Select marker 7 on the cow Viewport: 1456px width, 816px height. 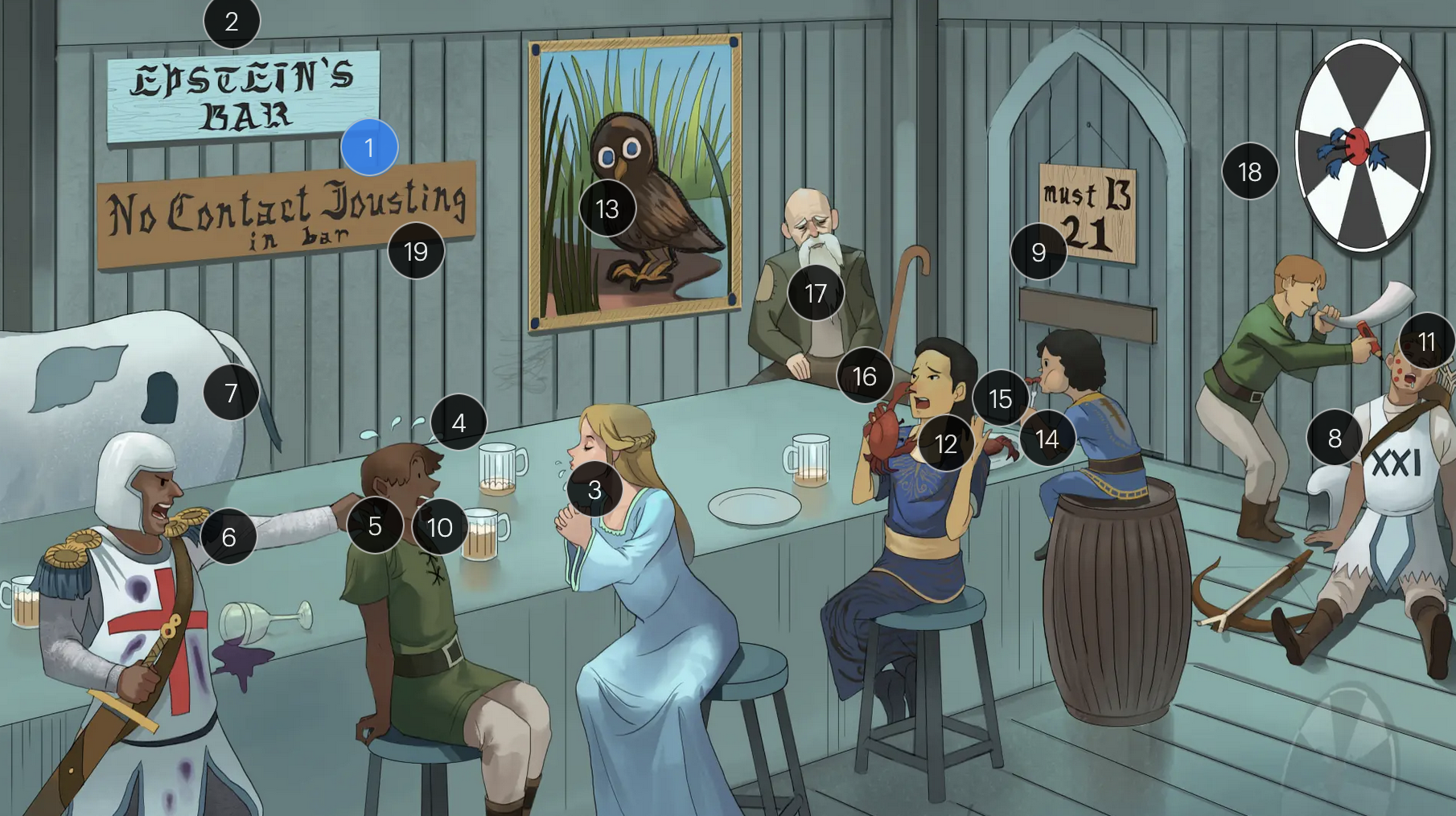[231, 393]
